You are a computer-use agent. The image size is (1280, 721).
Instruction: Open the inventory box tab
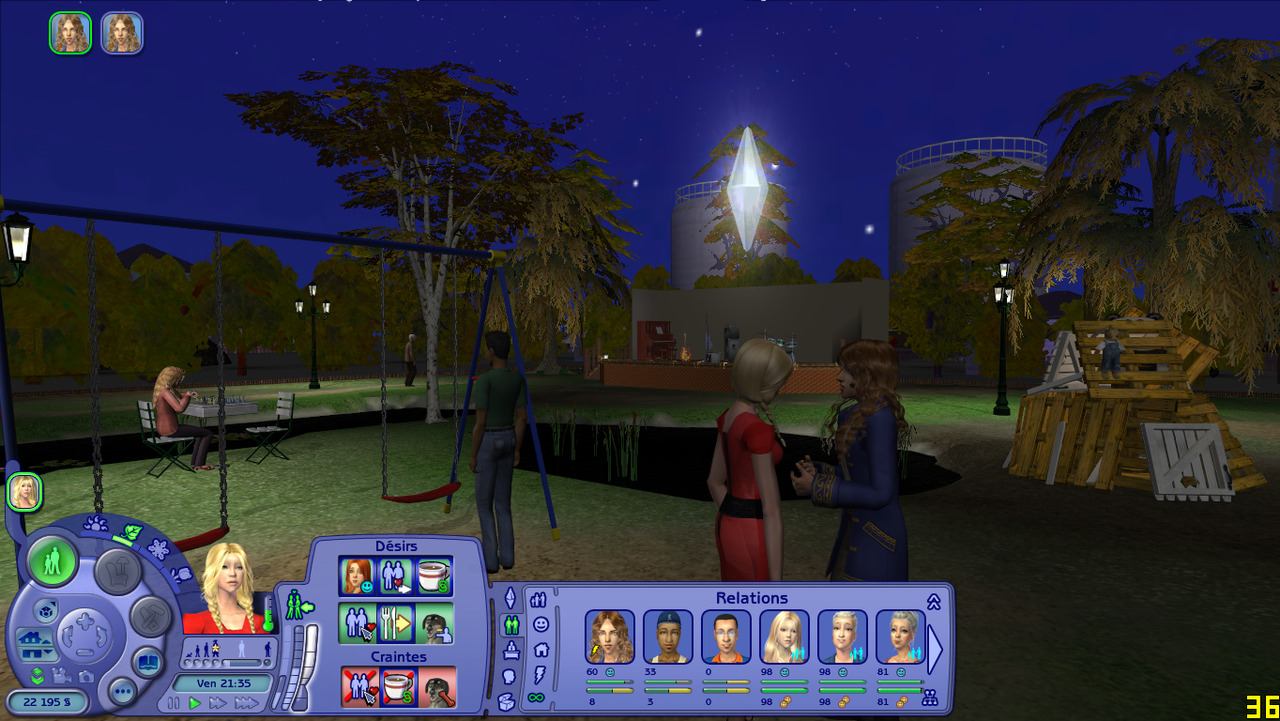click(x=507, y=702)
